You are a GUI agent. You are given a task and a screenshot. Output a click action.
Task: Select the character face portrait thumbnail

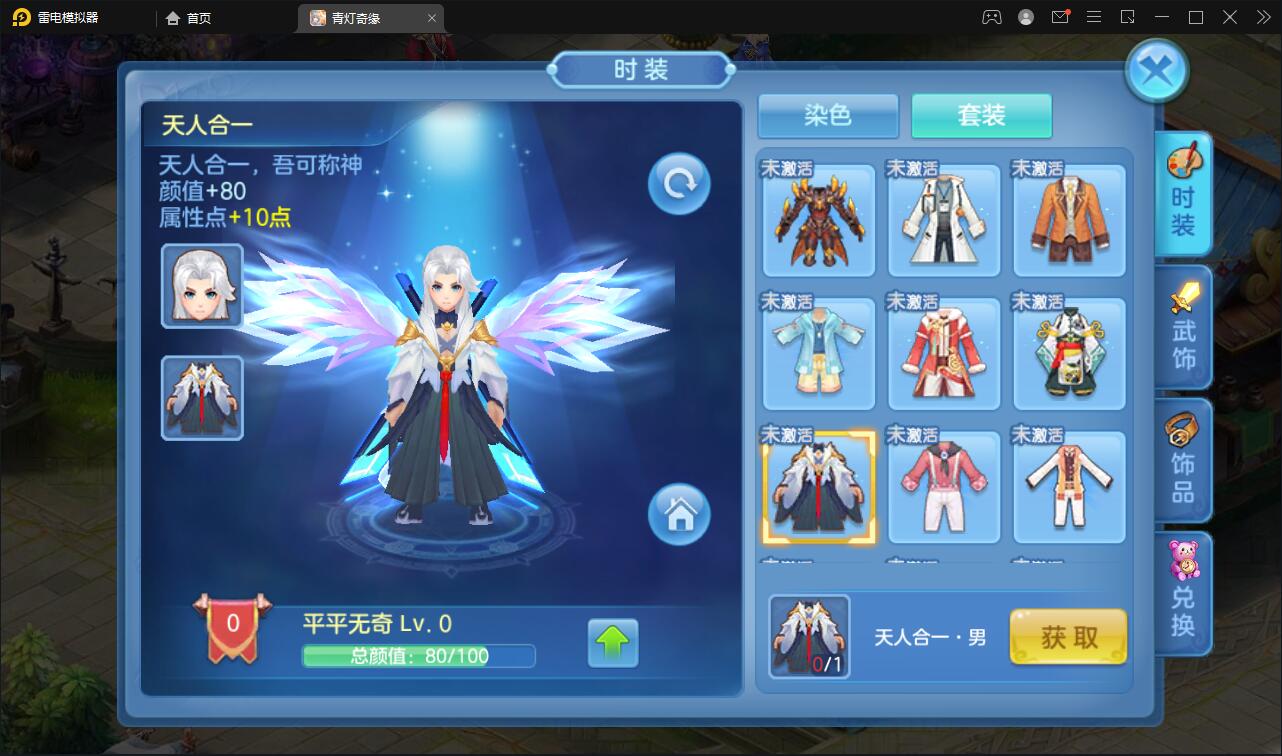(201, 286)
